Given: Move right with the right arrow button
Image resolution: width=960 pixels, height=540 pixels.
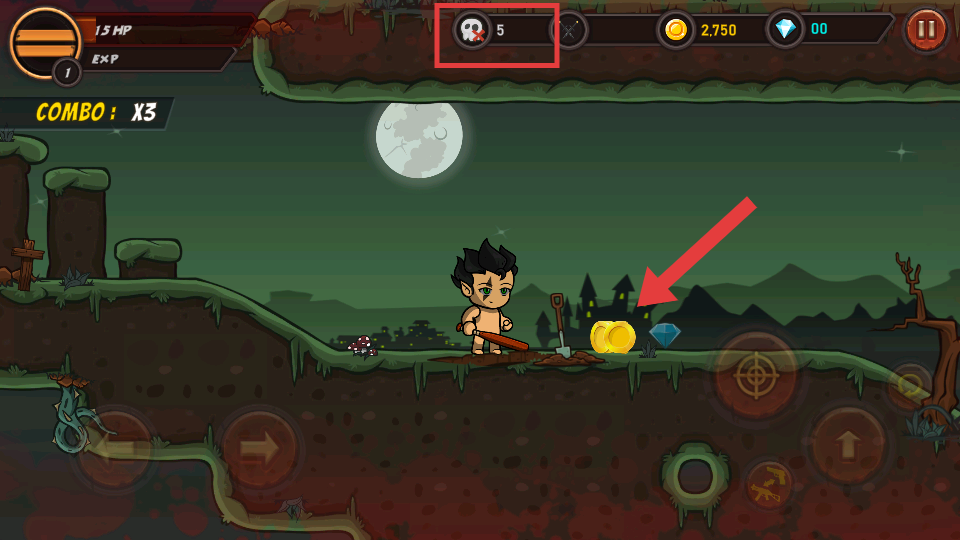Looking at the screenshot, I should (258, 448).
